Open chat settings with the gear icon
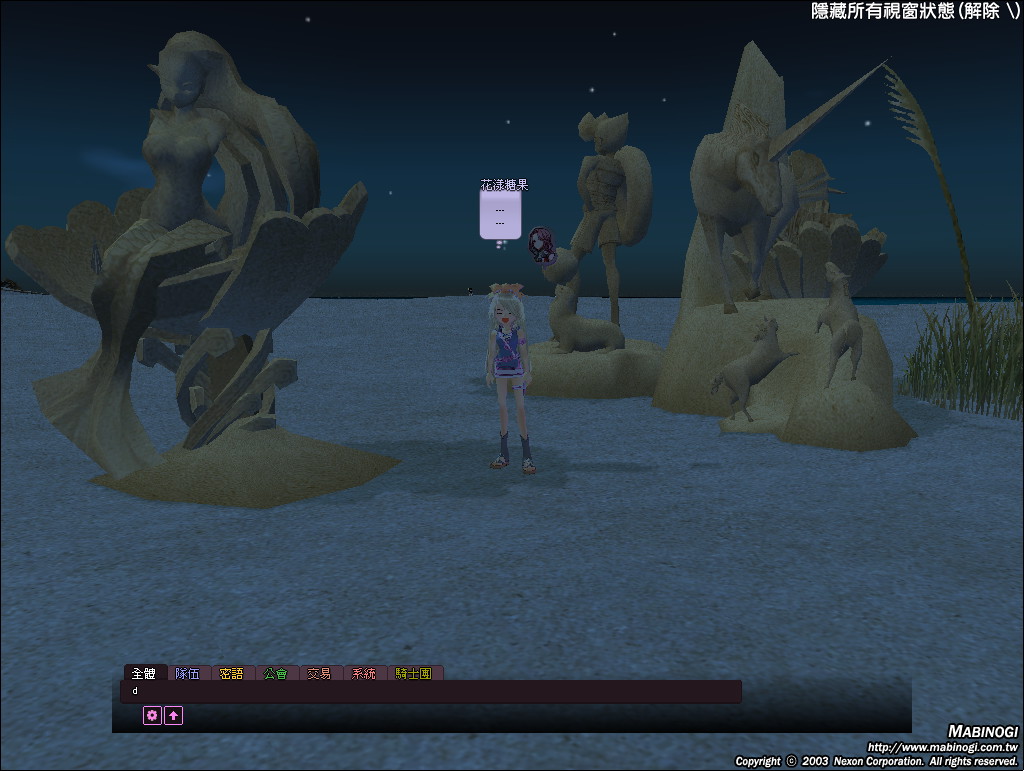The image size is (1024, 771). pos(152,715)
